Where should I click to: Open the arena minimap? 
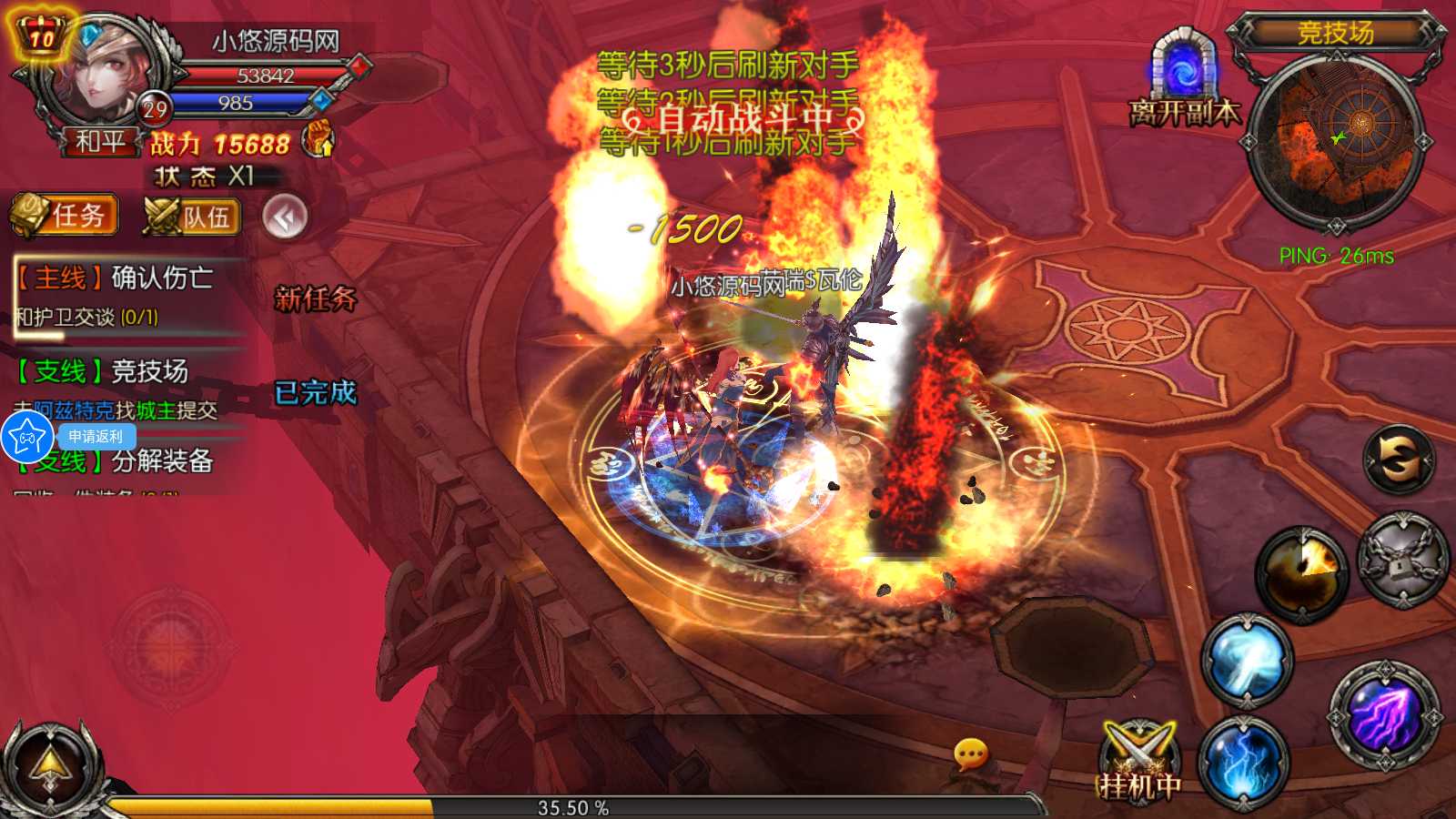coord(1336,139)
